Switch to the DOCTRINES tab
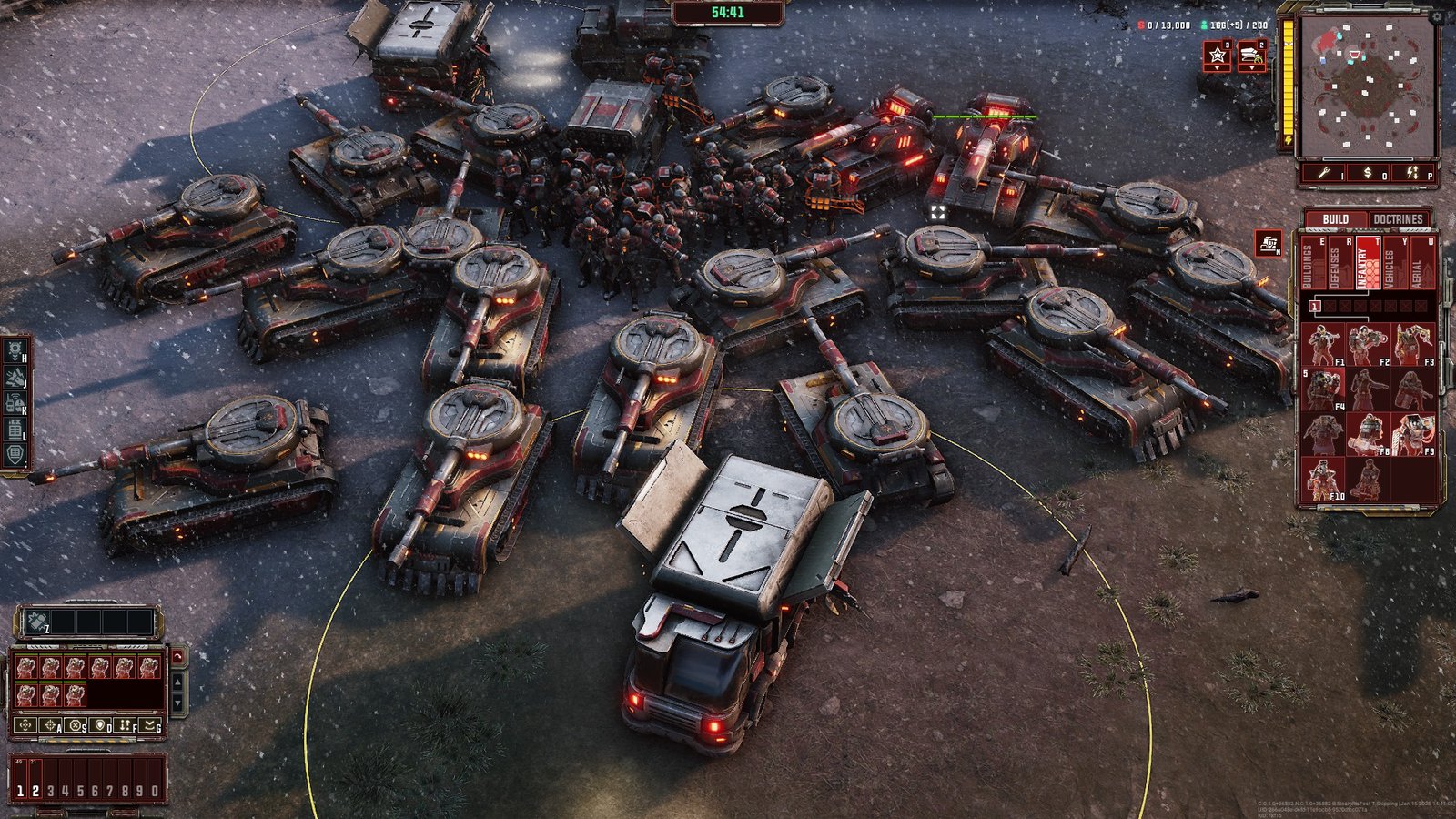 [x=1398, y=218]
